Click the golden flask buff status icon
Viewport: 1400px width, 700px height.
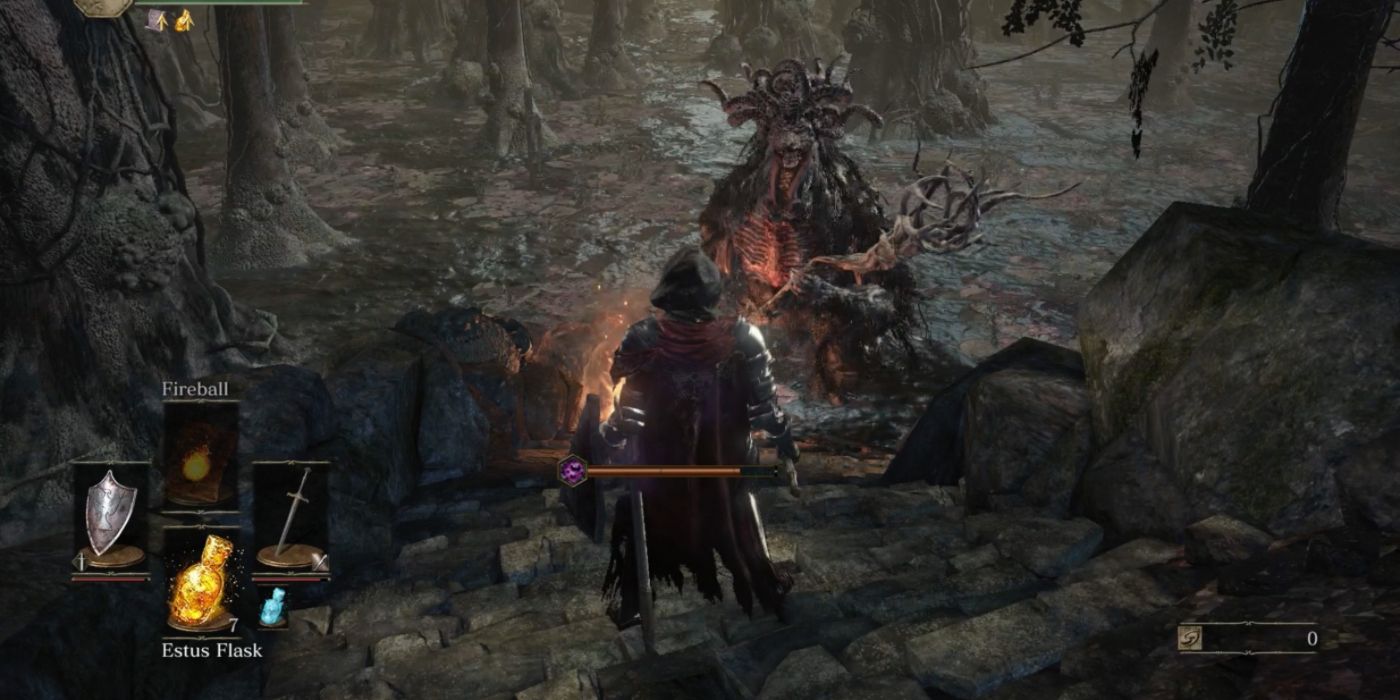[183, 20]
